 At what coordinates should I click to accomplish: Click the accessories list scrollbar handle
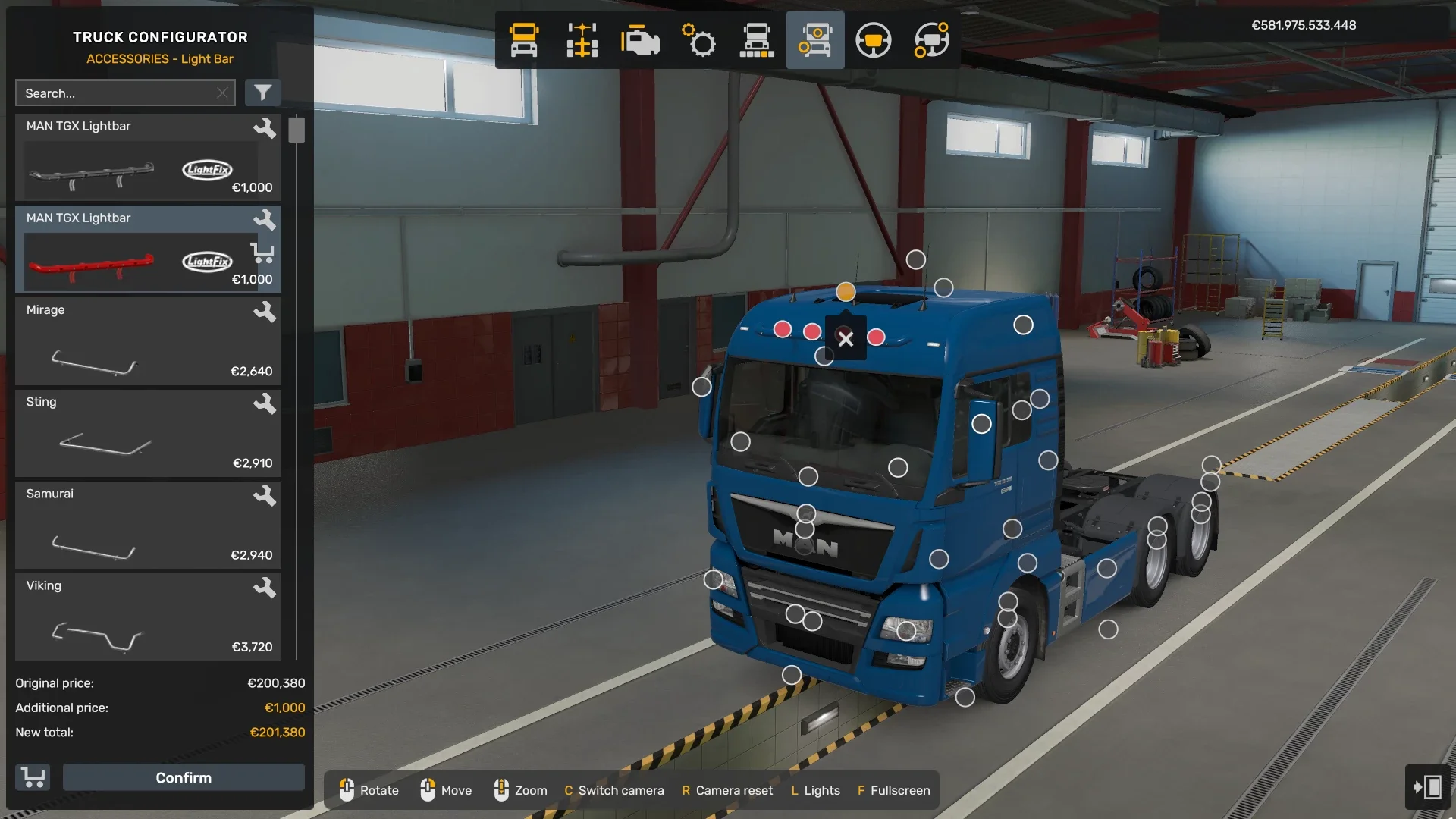[297, 129]
